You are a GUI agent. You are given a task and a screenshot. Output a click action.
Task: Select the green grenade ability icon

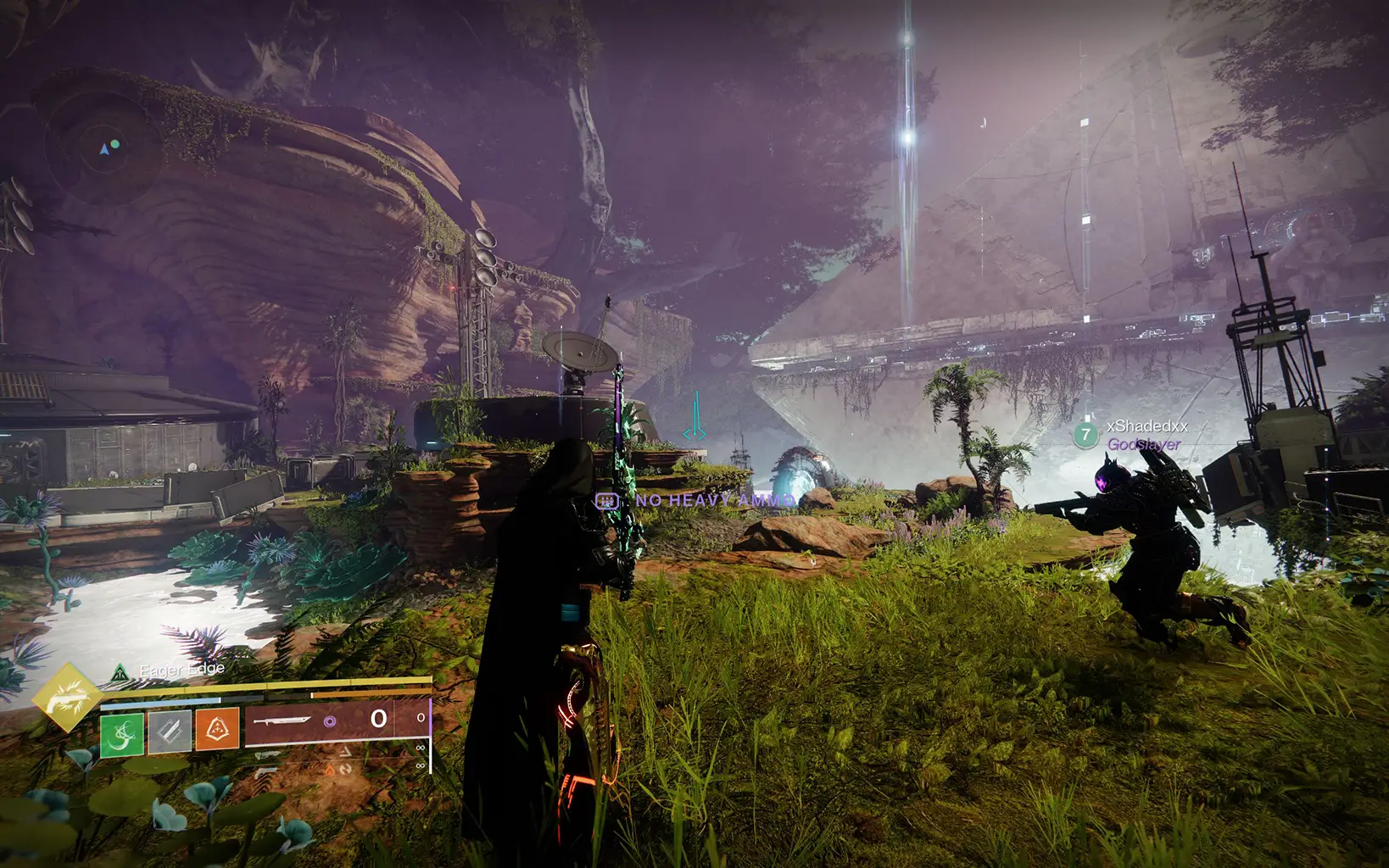pyautogui.click(x=122, y=733)
